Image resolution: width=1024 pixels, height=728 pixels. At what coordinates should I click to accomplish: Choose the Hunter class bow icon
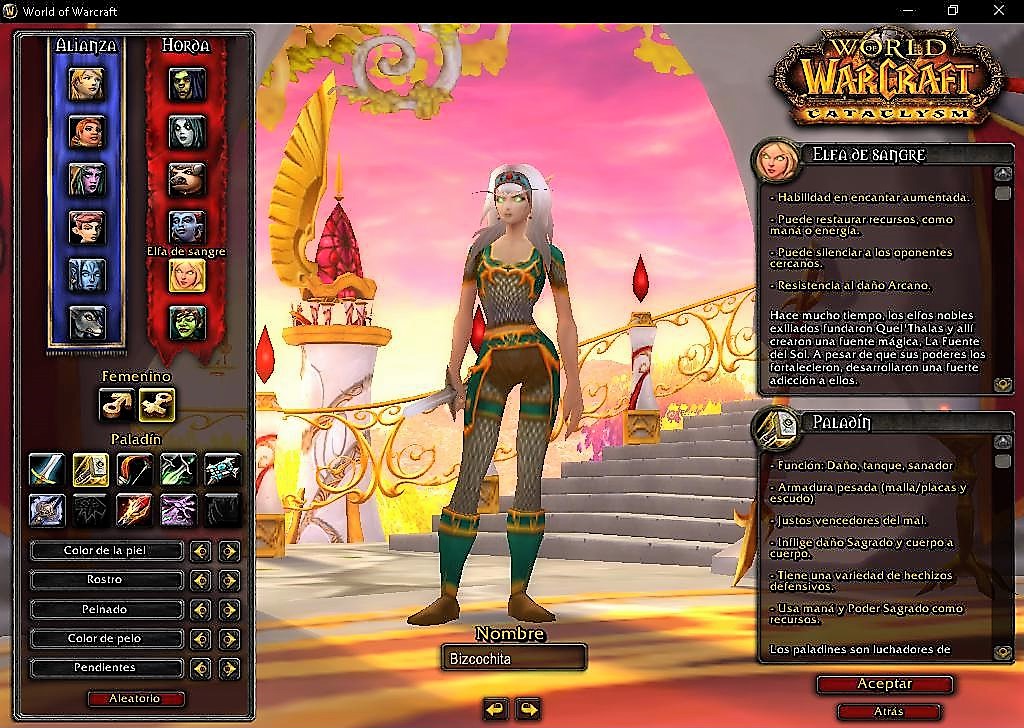134,469
